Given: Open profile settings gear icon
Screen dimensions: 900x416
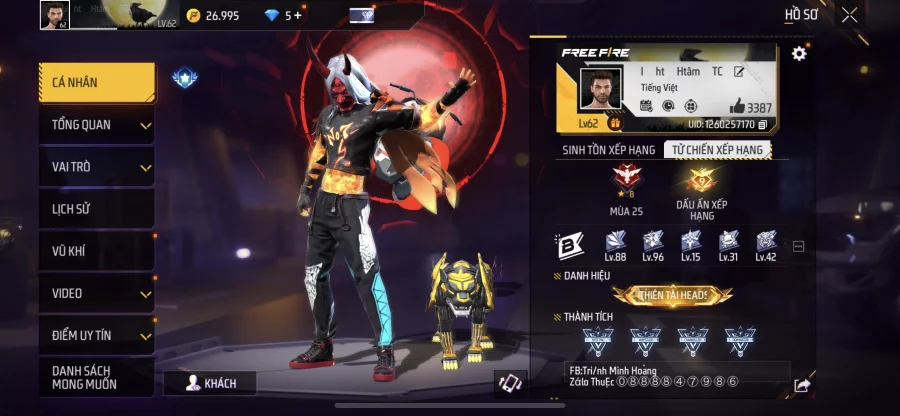Looking at the screenshot, I should [799, 54].
